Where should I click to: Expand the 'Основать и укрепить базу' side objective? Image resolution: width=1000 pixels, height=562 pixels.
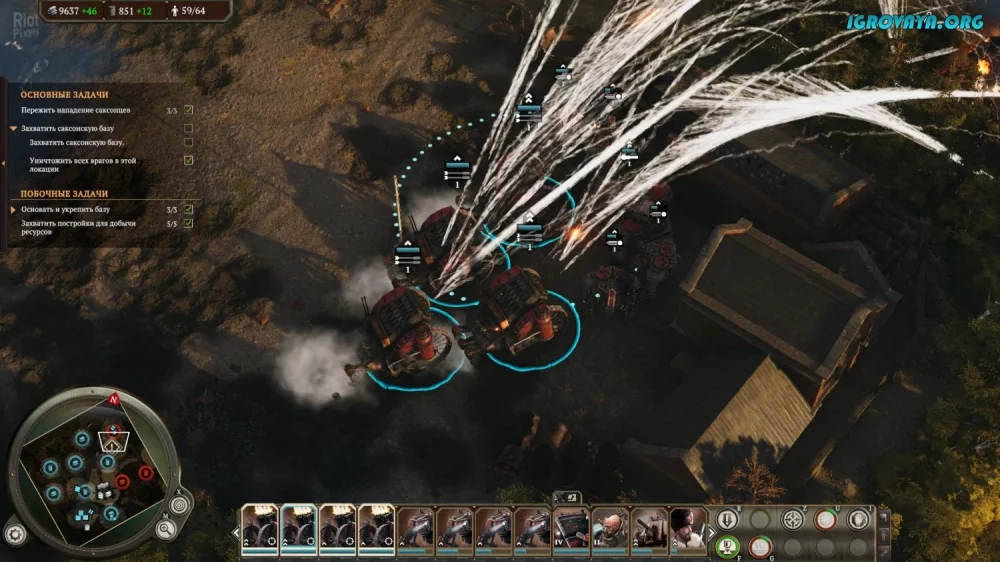(13, 210)
